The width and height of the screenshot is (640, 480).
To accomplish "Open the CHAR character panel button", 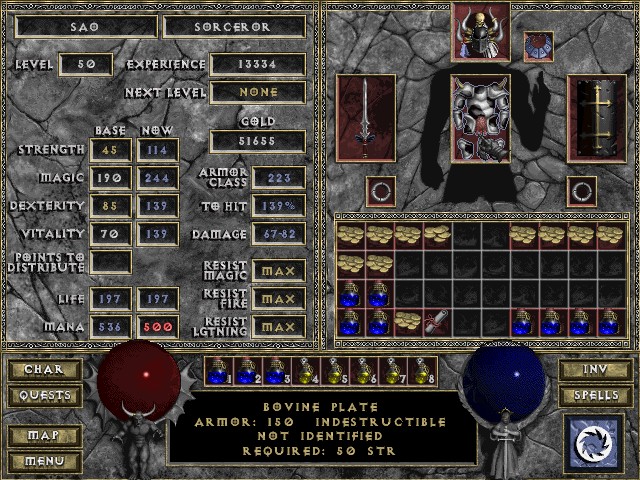I will click(43, 370).
